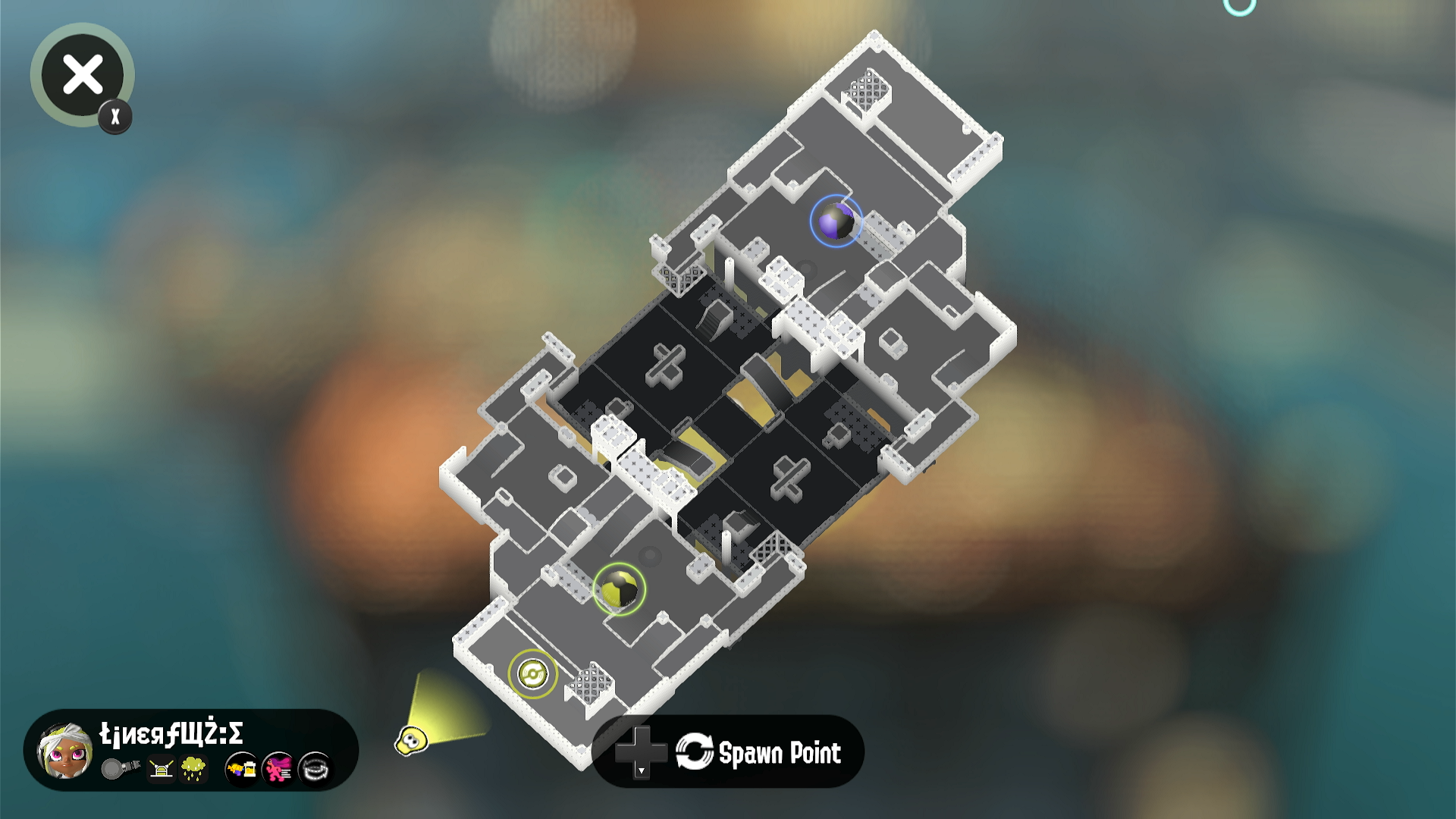Click the pink running figure ability icon
This screenshot has width=1456, height=819.
tap(278, 769)
